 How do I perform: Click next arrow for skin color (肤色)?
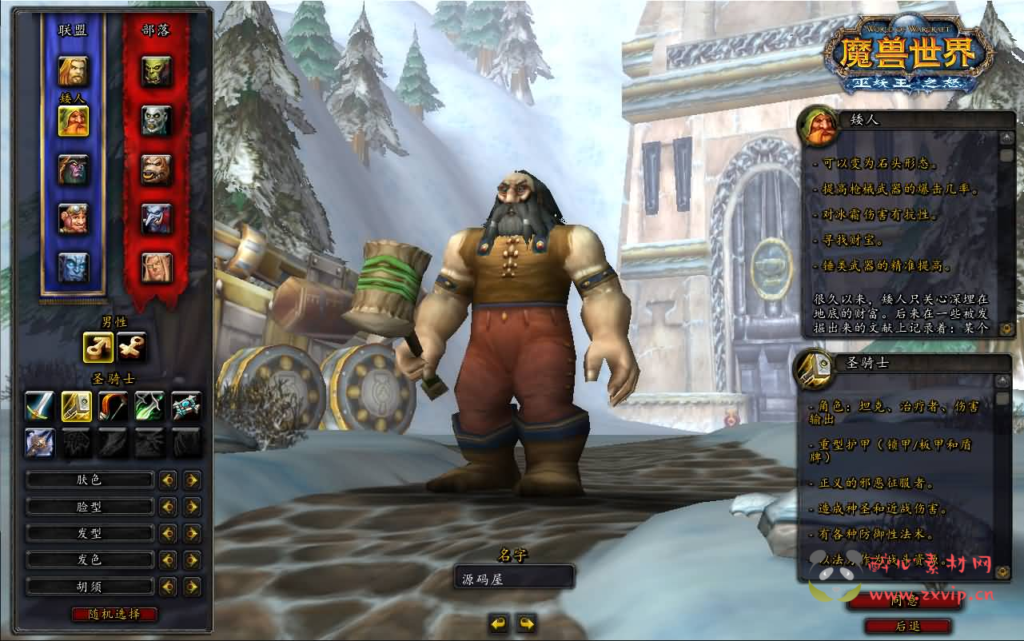pos(192,480)
